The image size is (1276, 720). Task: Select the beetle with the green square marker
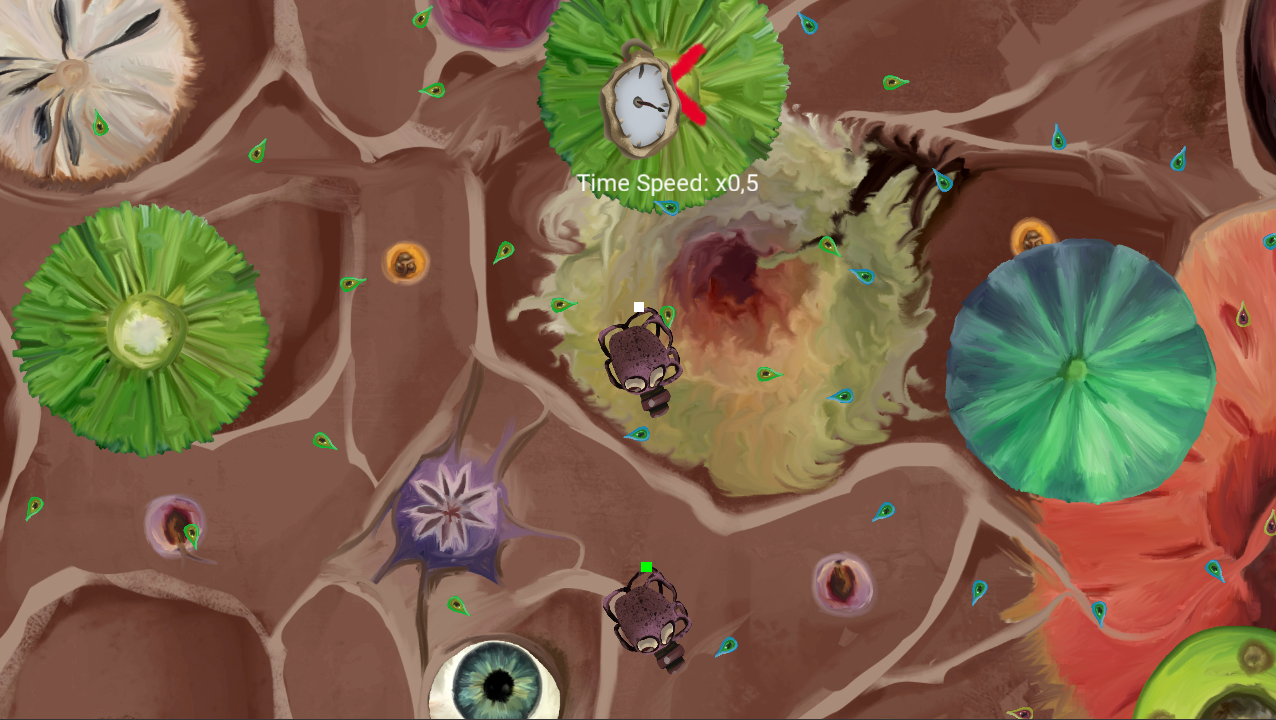[x=645, y=615]
